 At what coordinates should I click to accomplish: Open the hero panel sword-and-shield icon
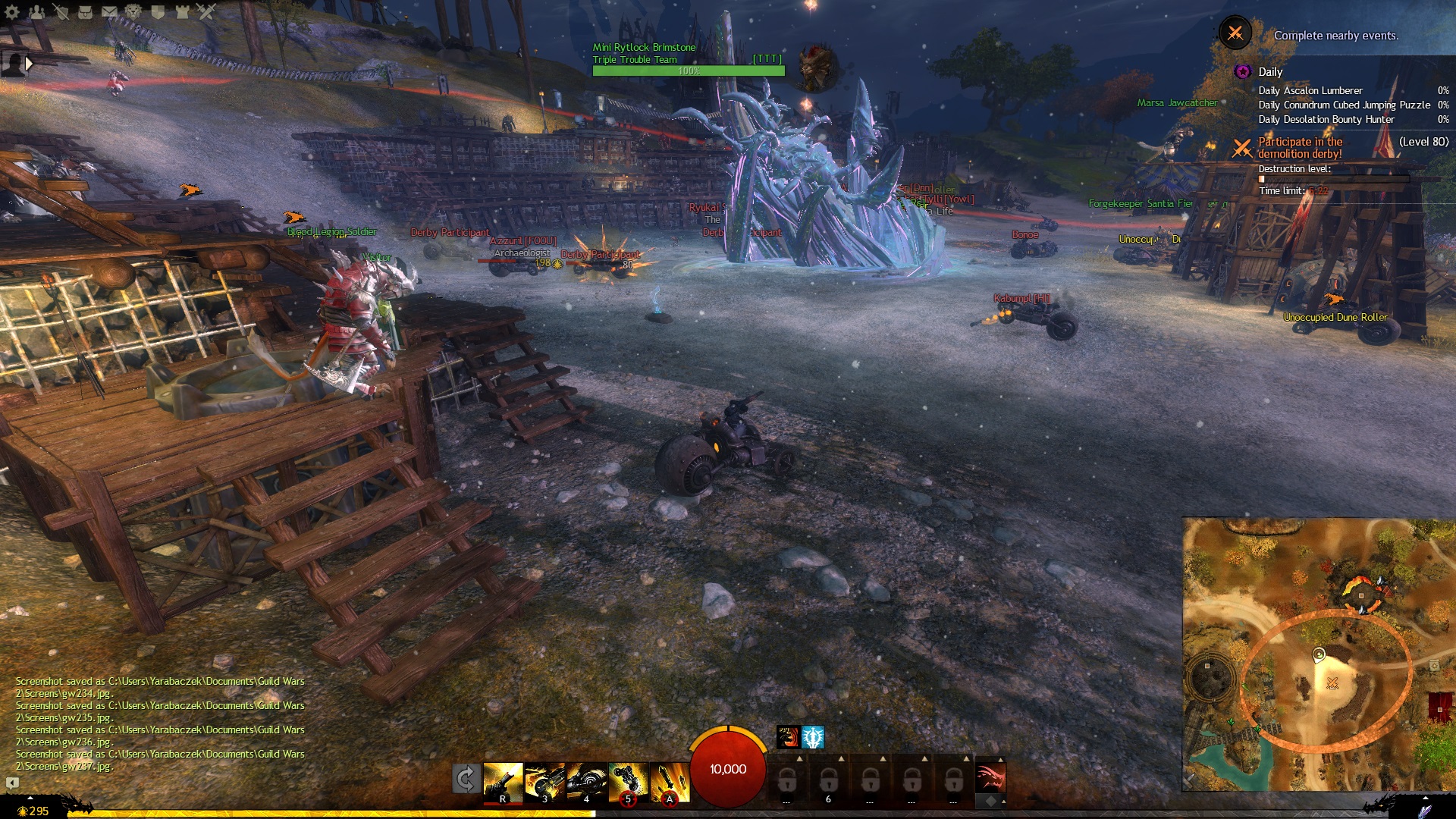tap(61, 11)
